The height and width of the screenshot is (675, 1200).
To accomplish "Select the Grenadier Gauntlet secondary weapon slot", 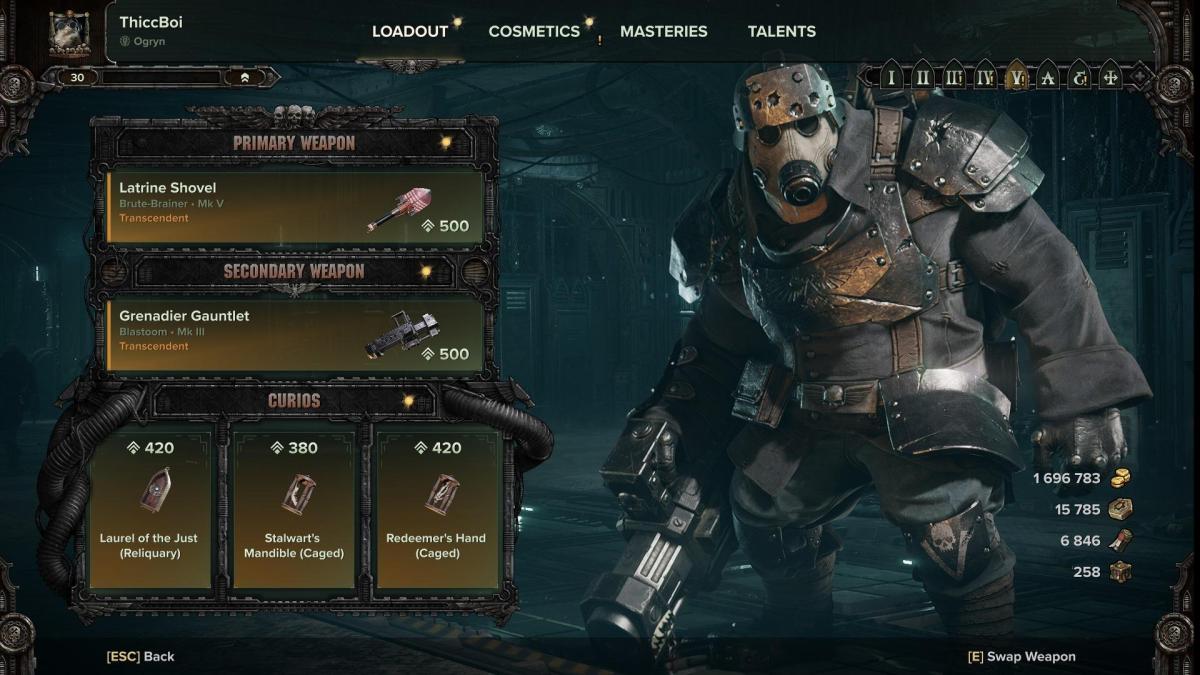I will (295, 336).
